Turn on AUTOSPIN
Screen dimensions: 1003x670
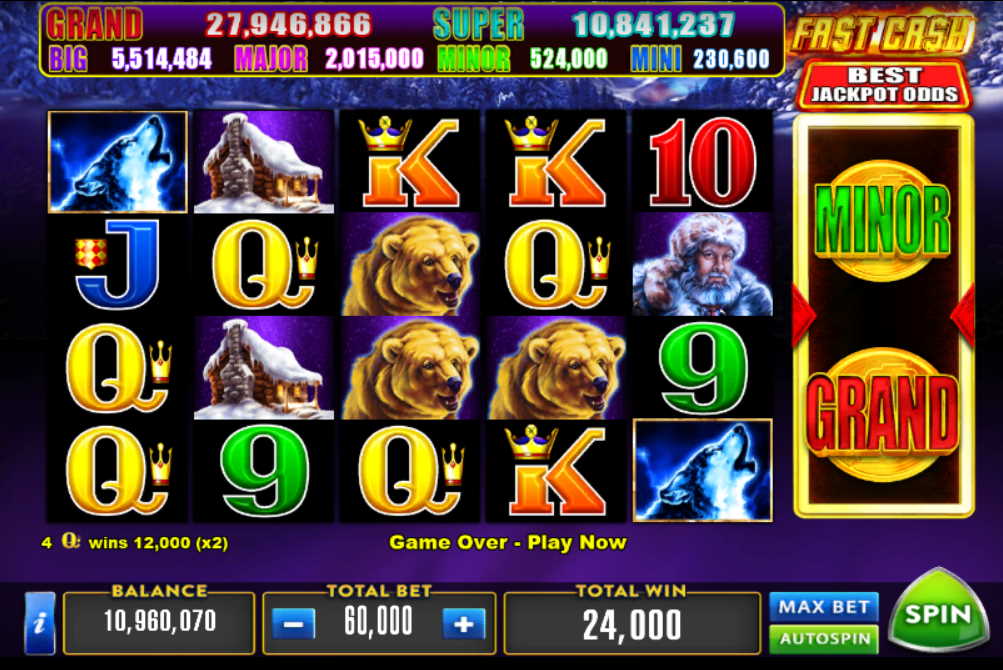click(823, 639)
